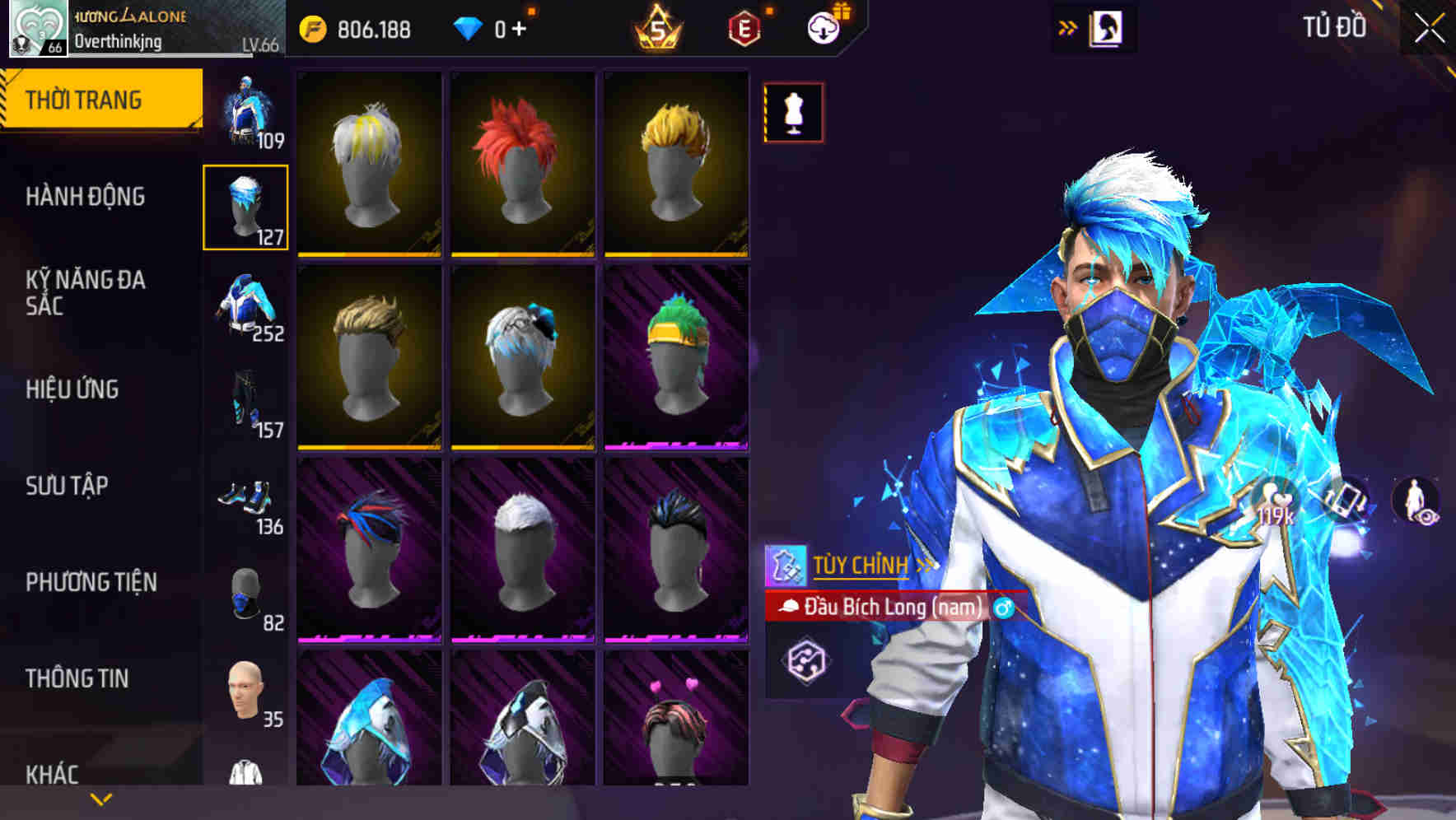Expand the sidebar with the bottom chevron

point(100,799)
